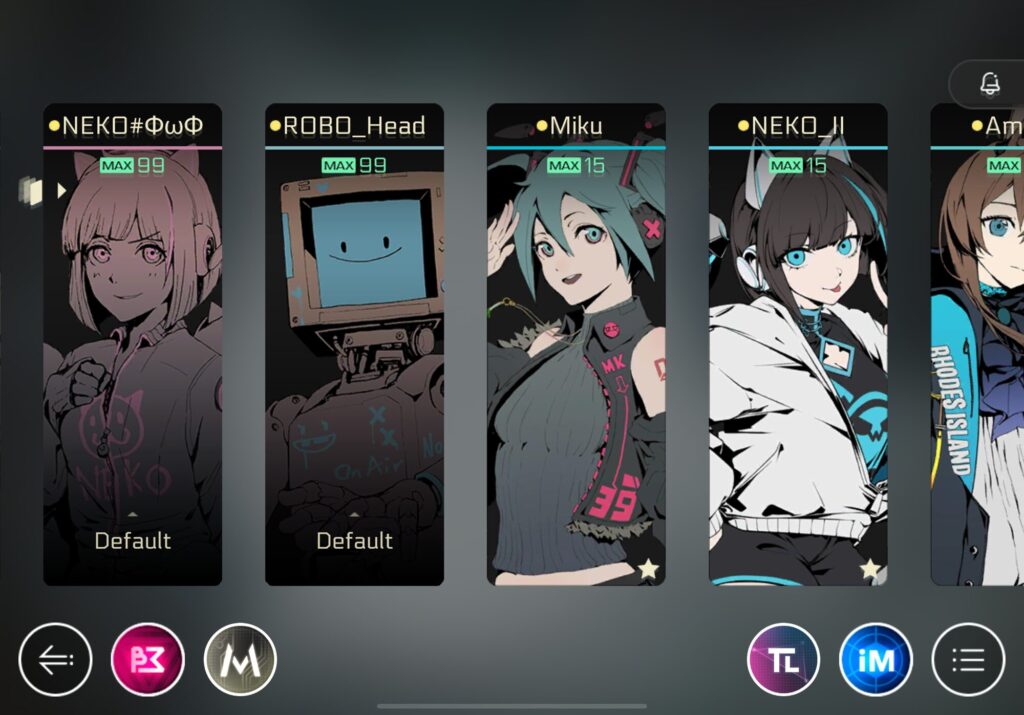This screenshot has width=1024, height=715.
Task: Open notifications with the bell icon
Action: [x=990, y=85]
